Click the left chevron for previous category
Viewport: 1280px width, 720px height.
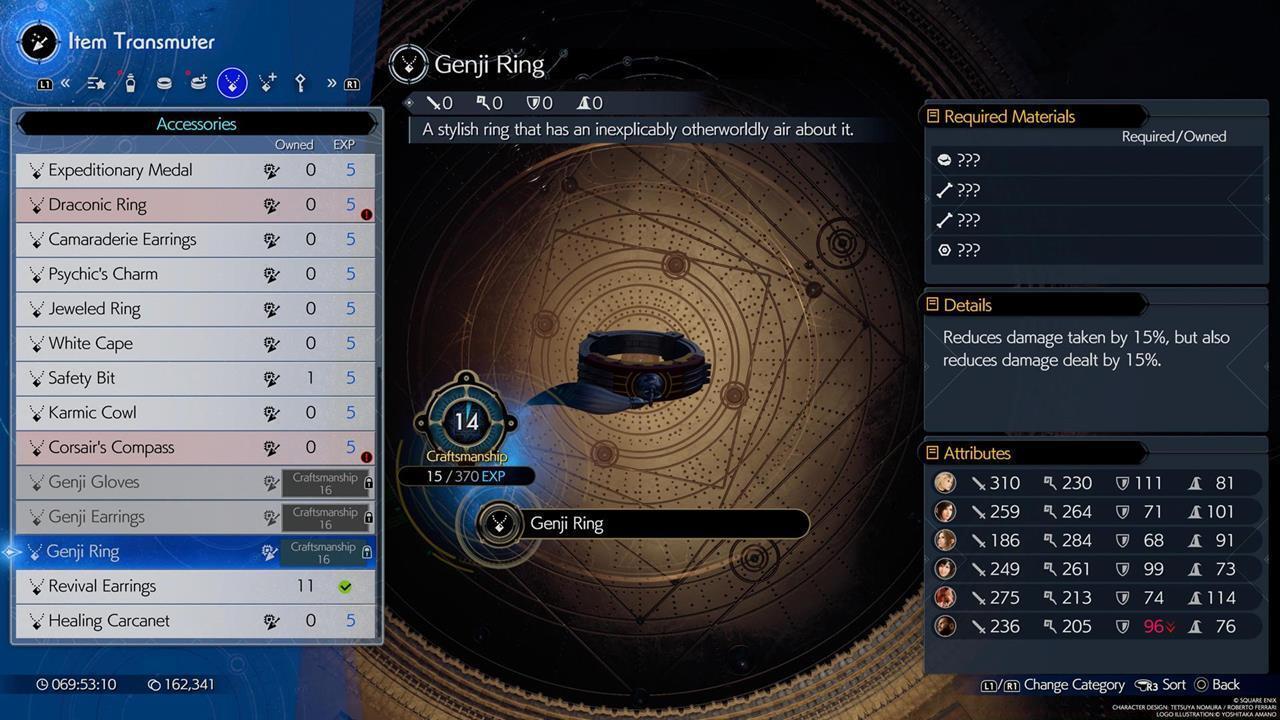coord(66,83)
